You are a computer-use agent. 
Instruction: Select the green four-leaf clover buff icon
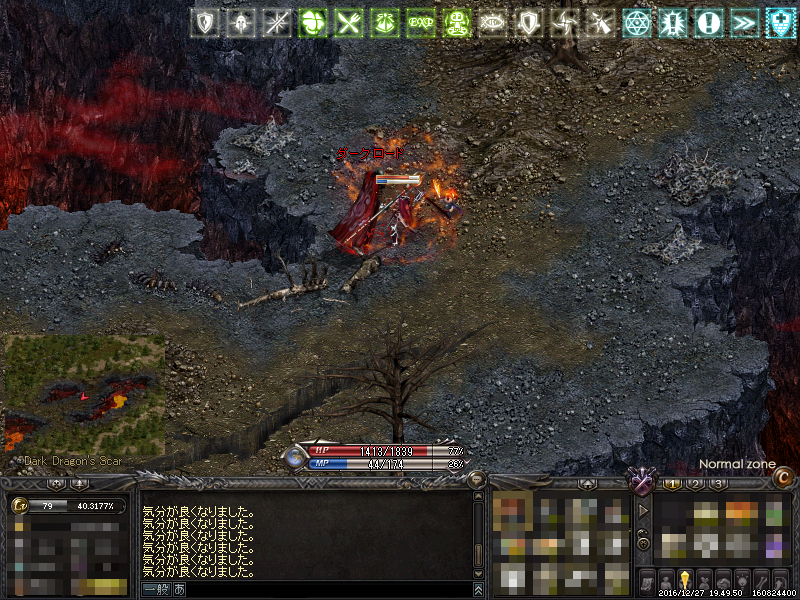pos(313,22)
